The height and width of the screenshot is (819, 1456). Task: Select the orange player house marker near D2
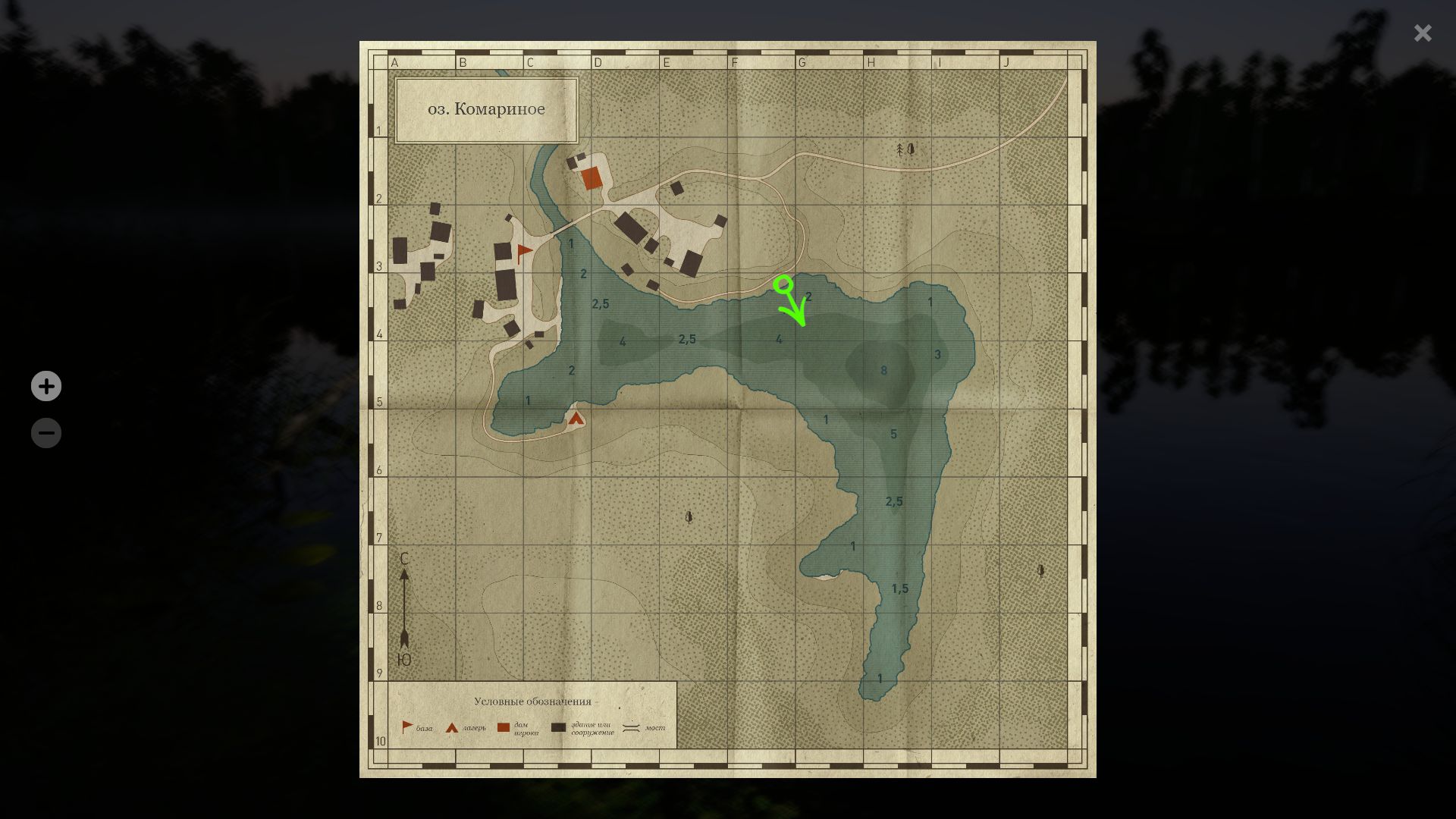tap(591, 178)
